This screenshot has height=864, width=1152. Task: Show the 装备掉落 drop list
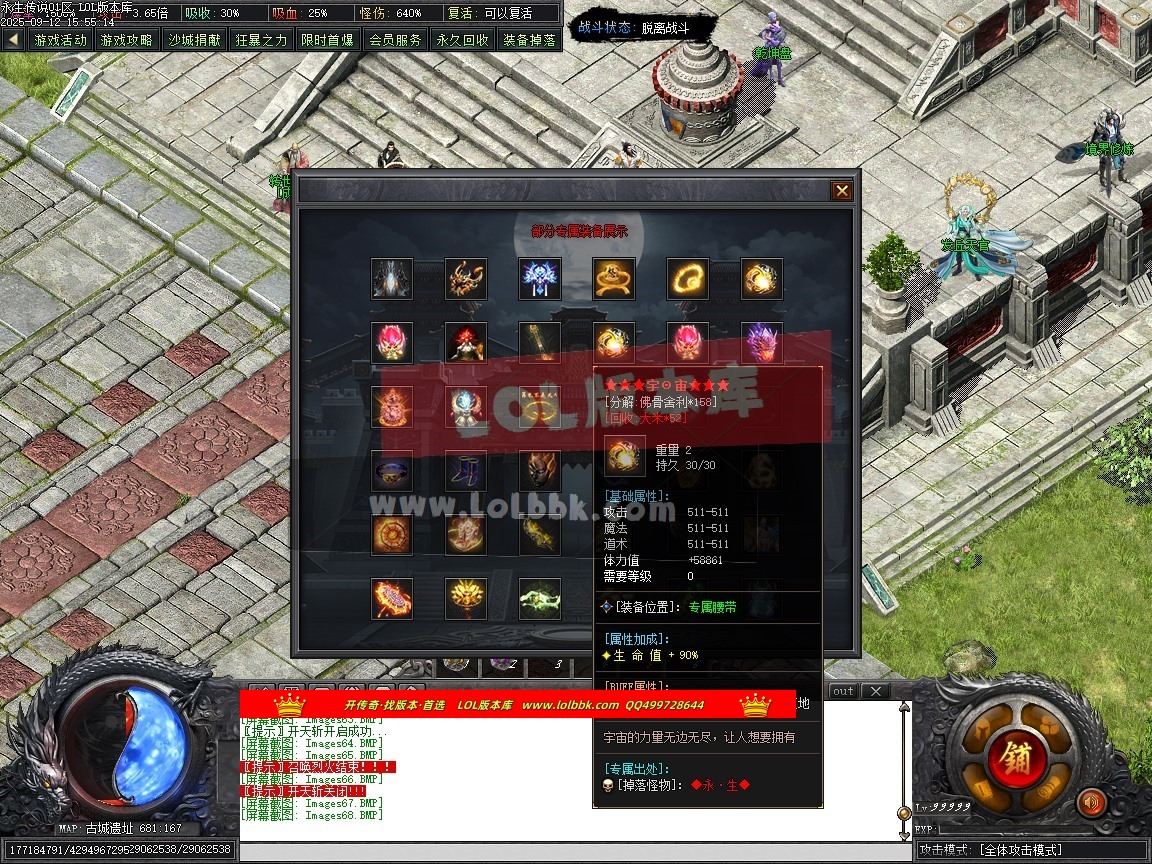pos(529,40)
